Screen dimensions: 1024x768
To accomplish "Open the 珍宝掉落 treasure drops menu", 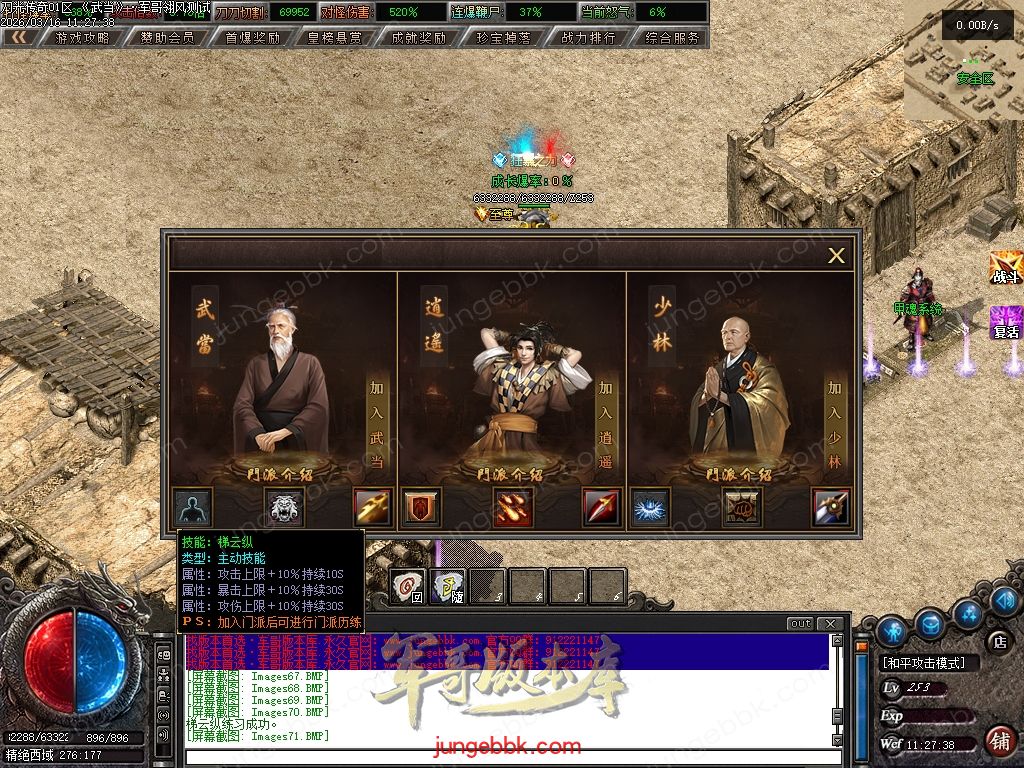I will coord(504,38).
